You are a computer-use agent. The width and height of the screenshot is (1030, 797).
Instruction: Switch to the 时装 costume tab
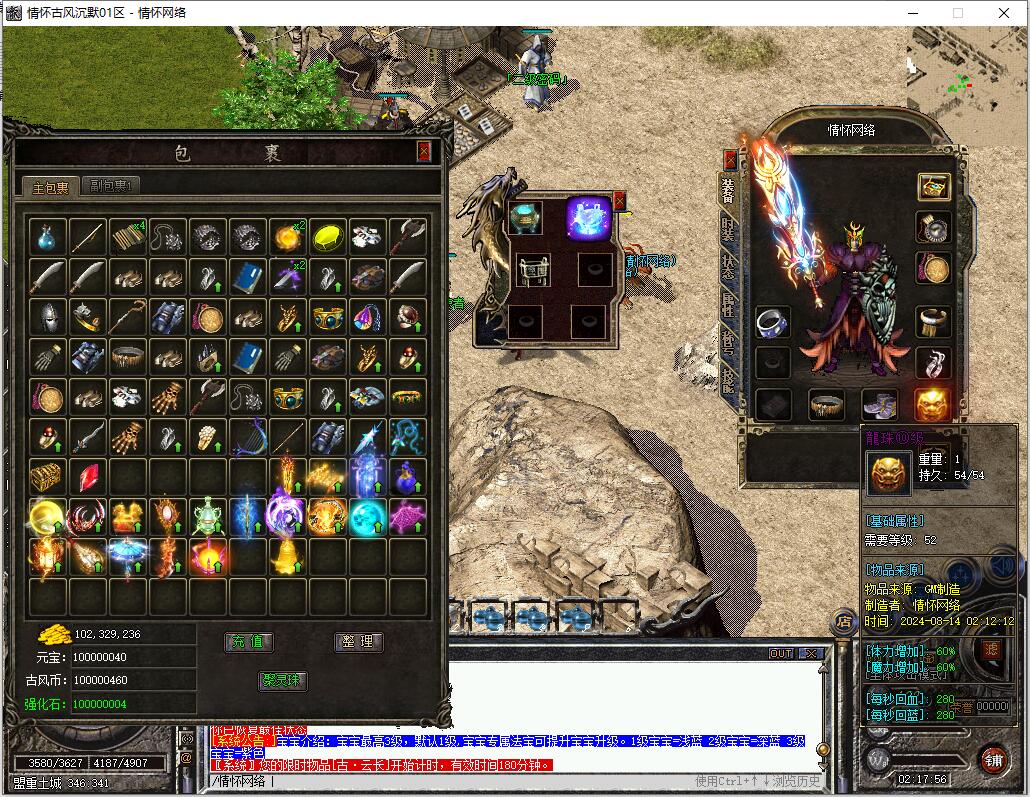pos(728,232)
